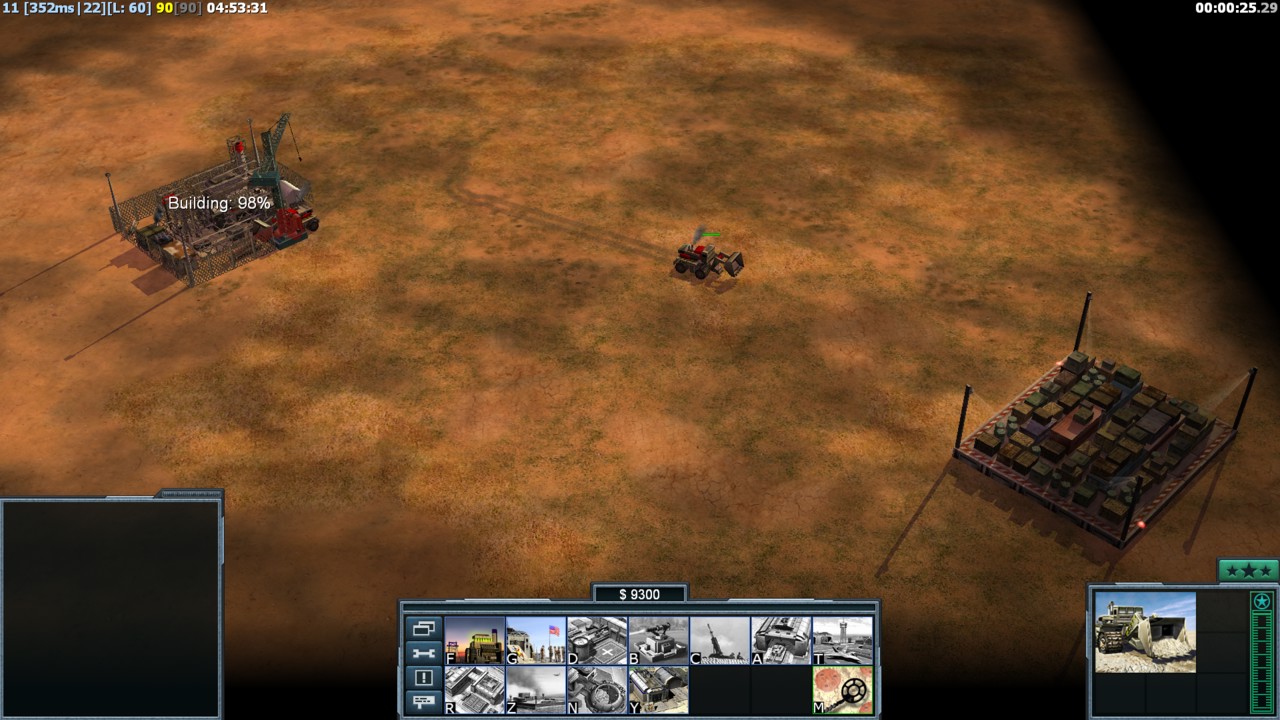
Task: Build a Patriot Missile turret (B)
Action: pos(658,640)
